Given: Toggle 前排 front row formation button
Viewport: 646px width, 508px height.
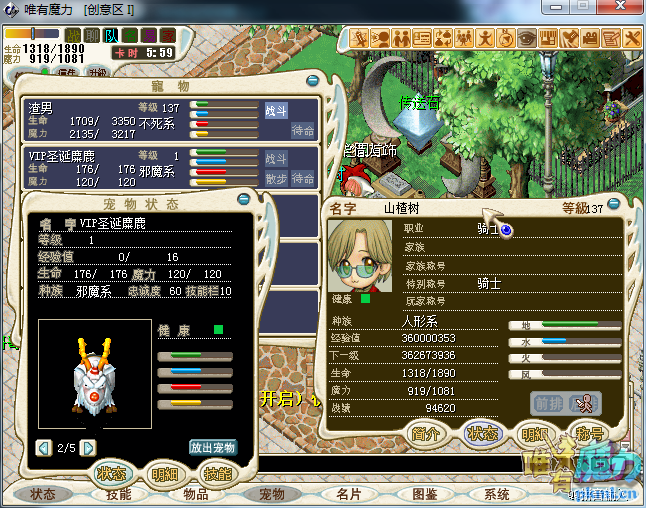Looking at the screenshot, I should pyautogui.click(x=549, y=402).
